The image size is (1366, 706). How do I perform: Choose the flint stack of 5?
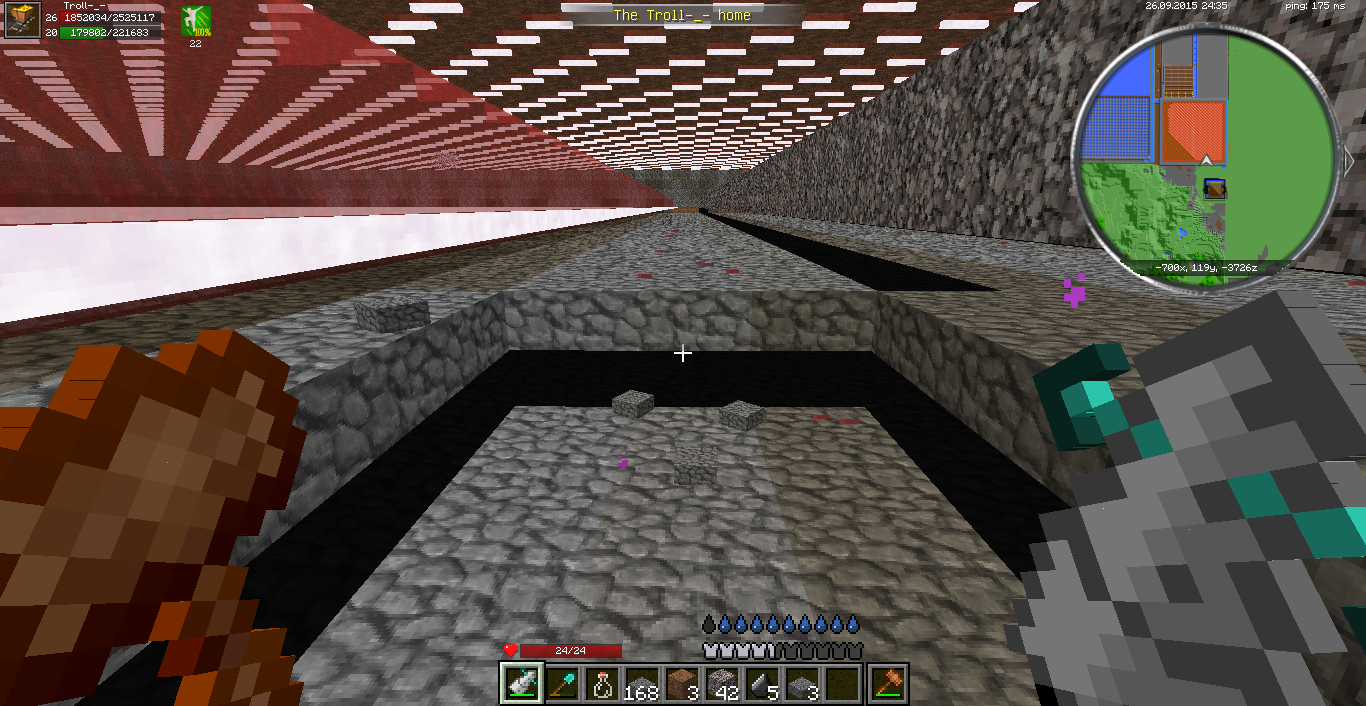765,683
